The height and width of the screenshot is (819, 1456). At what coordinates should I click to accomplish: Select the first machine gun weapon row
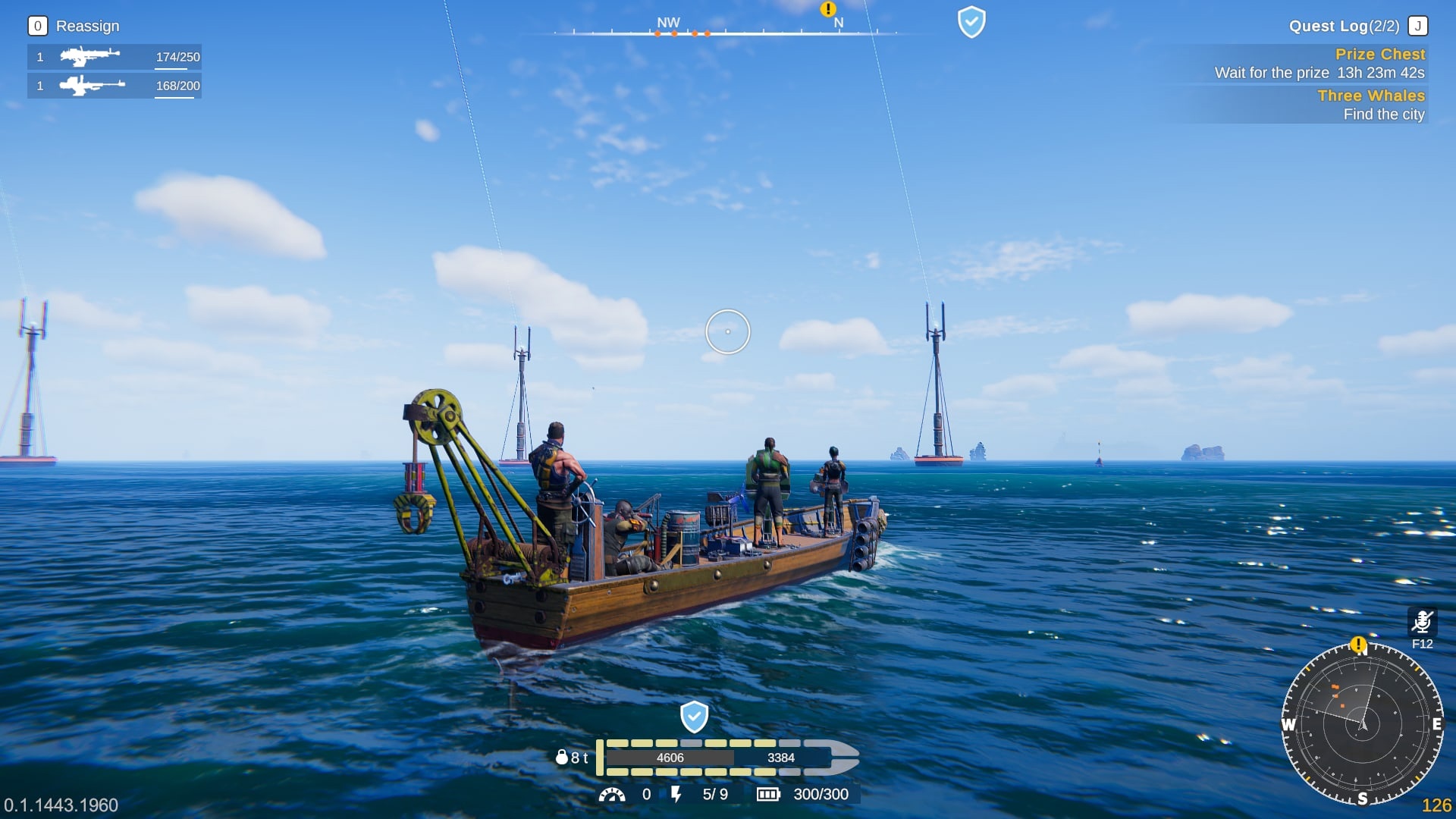click(114, 57)
